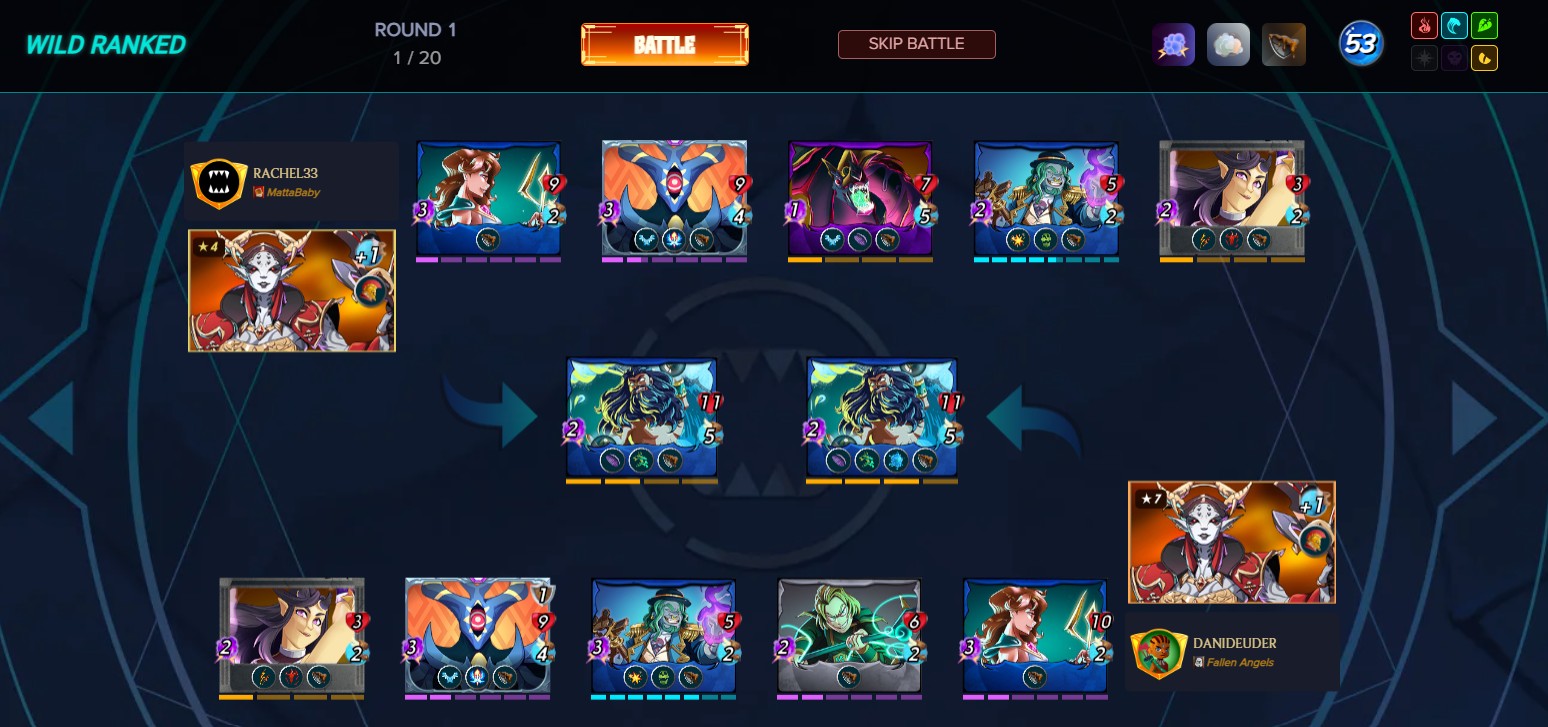The width and height of the screenshot is (1548, 727).
Task: Inspect the cloud ruleset icon
Action: coord(1228,44)
